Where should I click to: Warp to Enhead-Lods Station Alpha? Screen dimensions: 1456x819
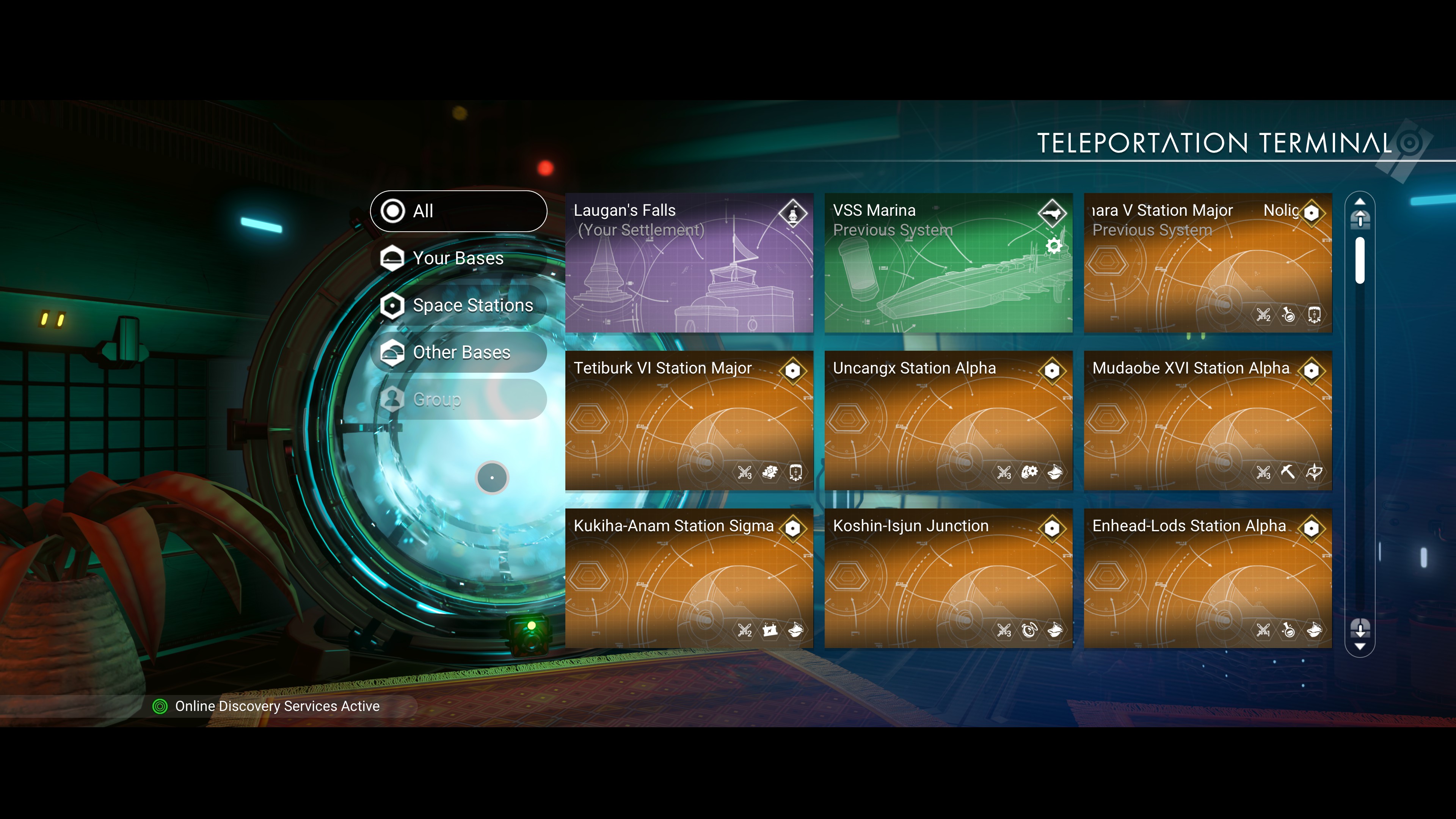pyautogui.click(x=1207, y=578)
